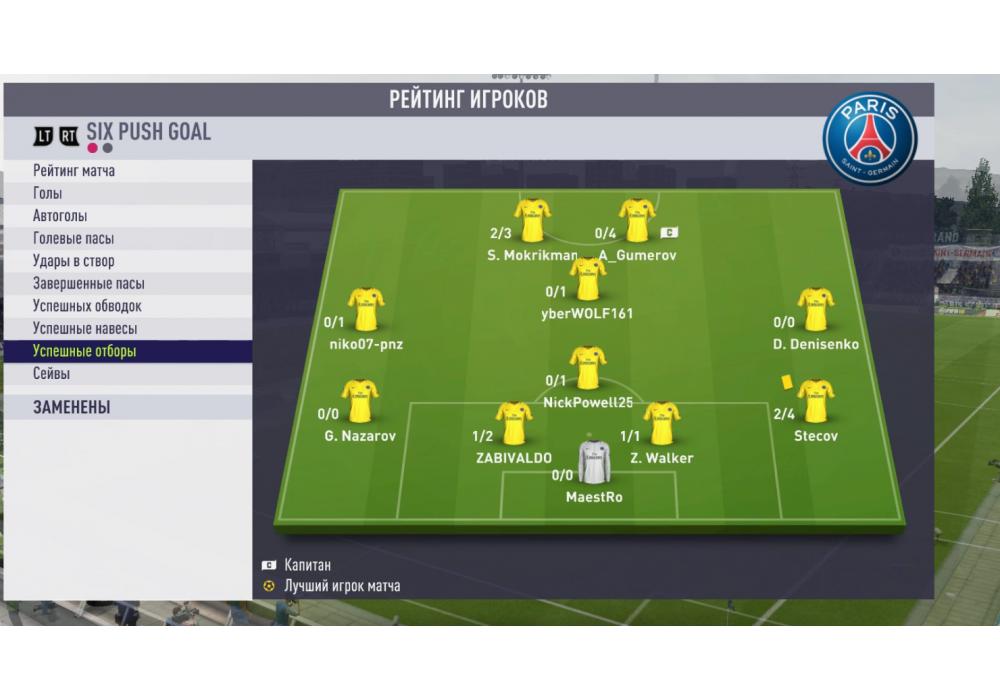Pick captain A_Gumerov's shirt

(x=637, y=220)
